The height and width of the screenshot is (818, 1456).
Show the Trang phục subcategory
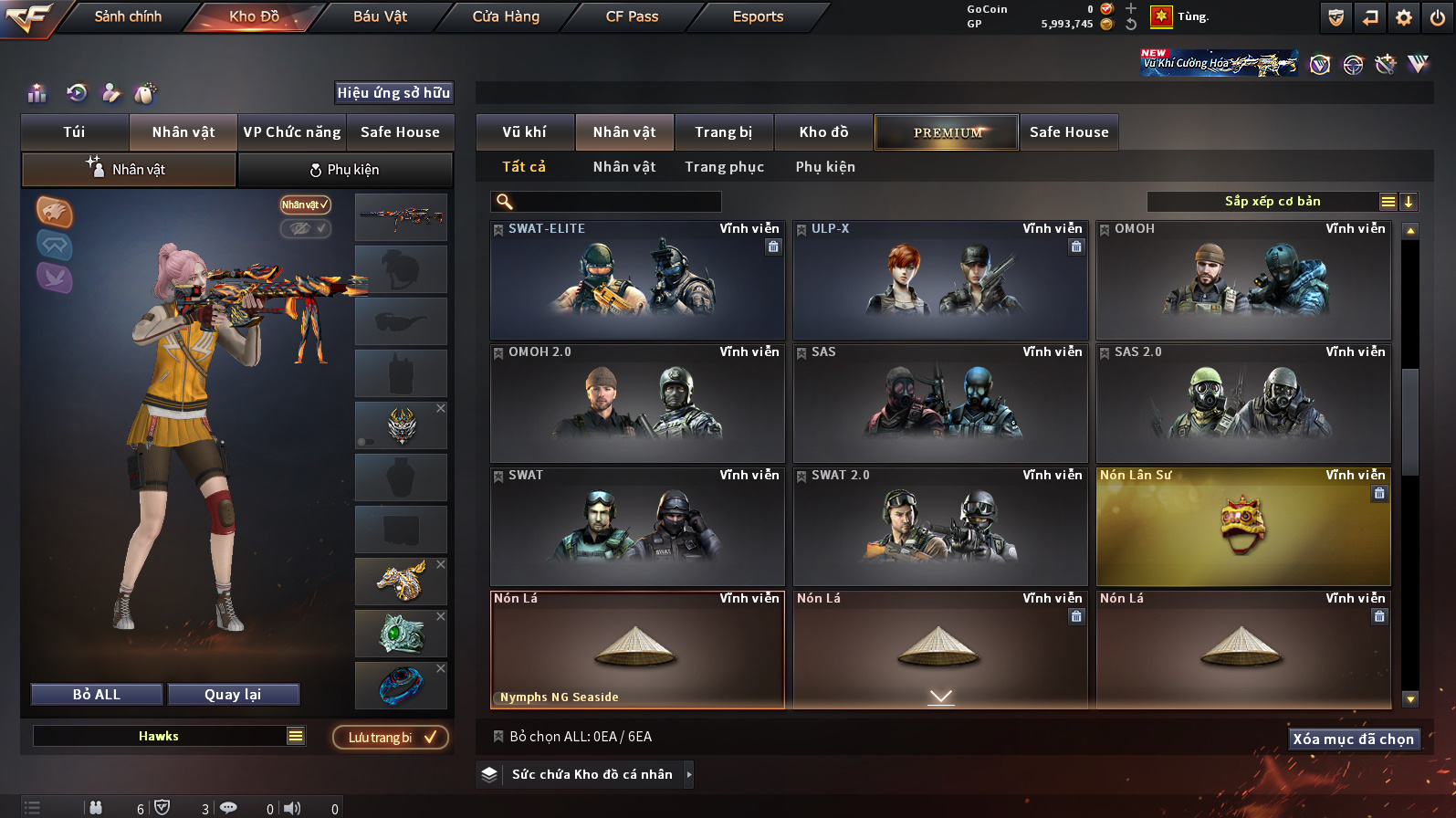tap(724, 167)
